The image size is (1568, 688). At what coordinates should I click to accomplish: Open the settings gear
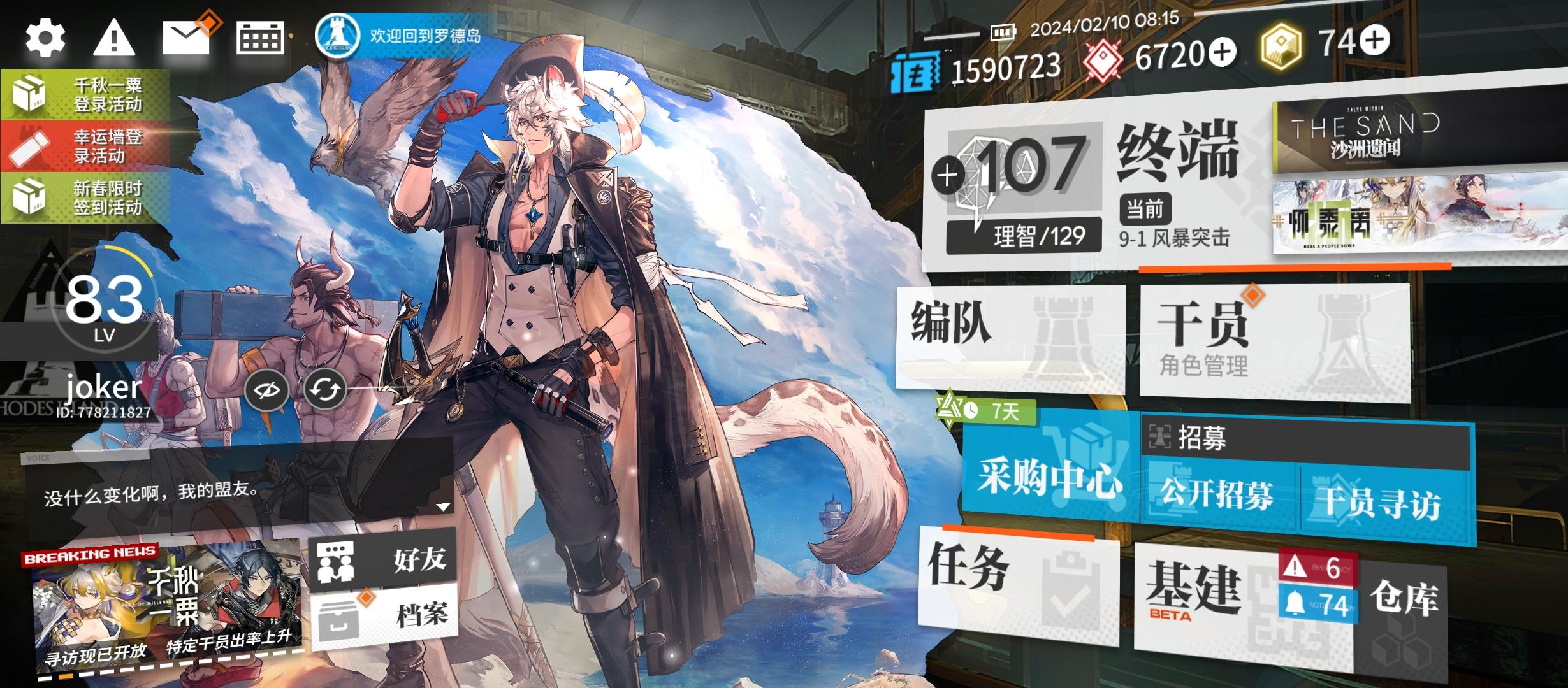[45, 38]
